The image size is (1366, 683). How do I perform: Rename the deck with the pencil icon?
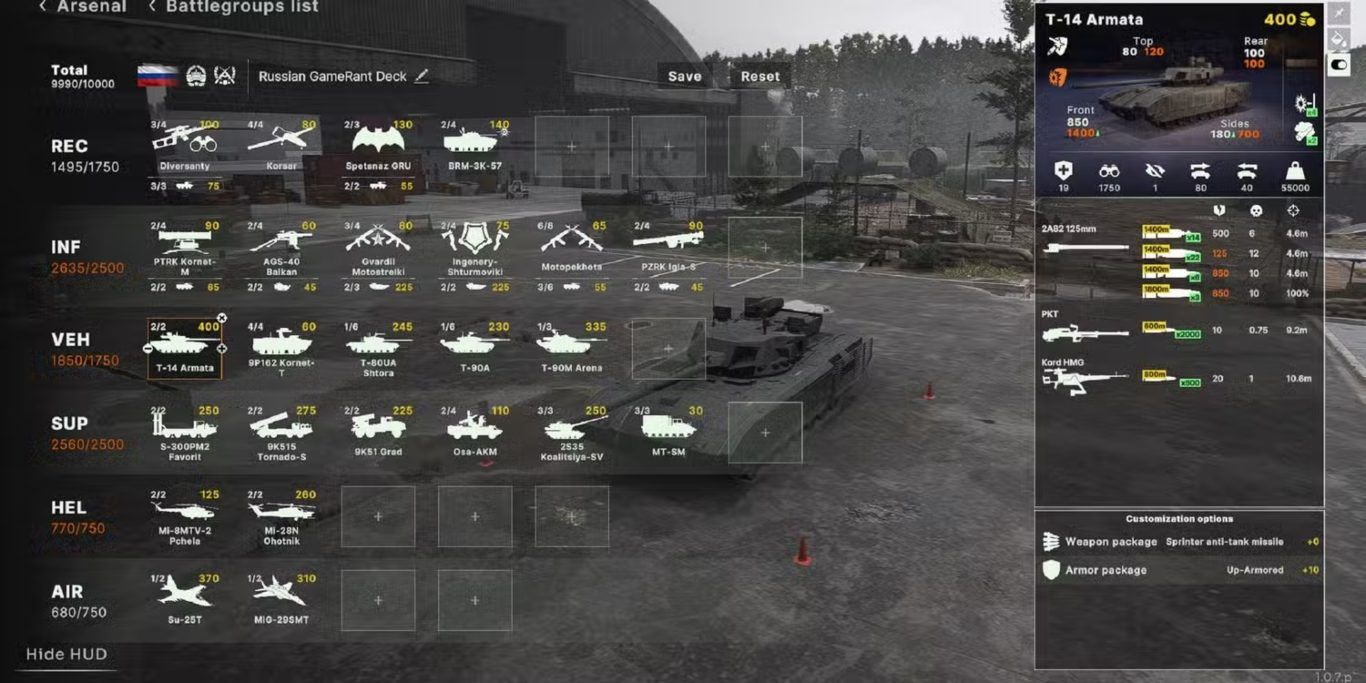pos(422,76)
